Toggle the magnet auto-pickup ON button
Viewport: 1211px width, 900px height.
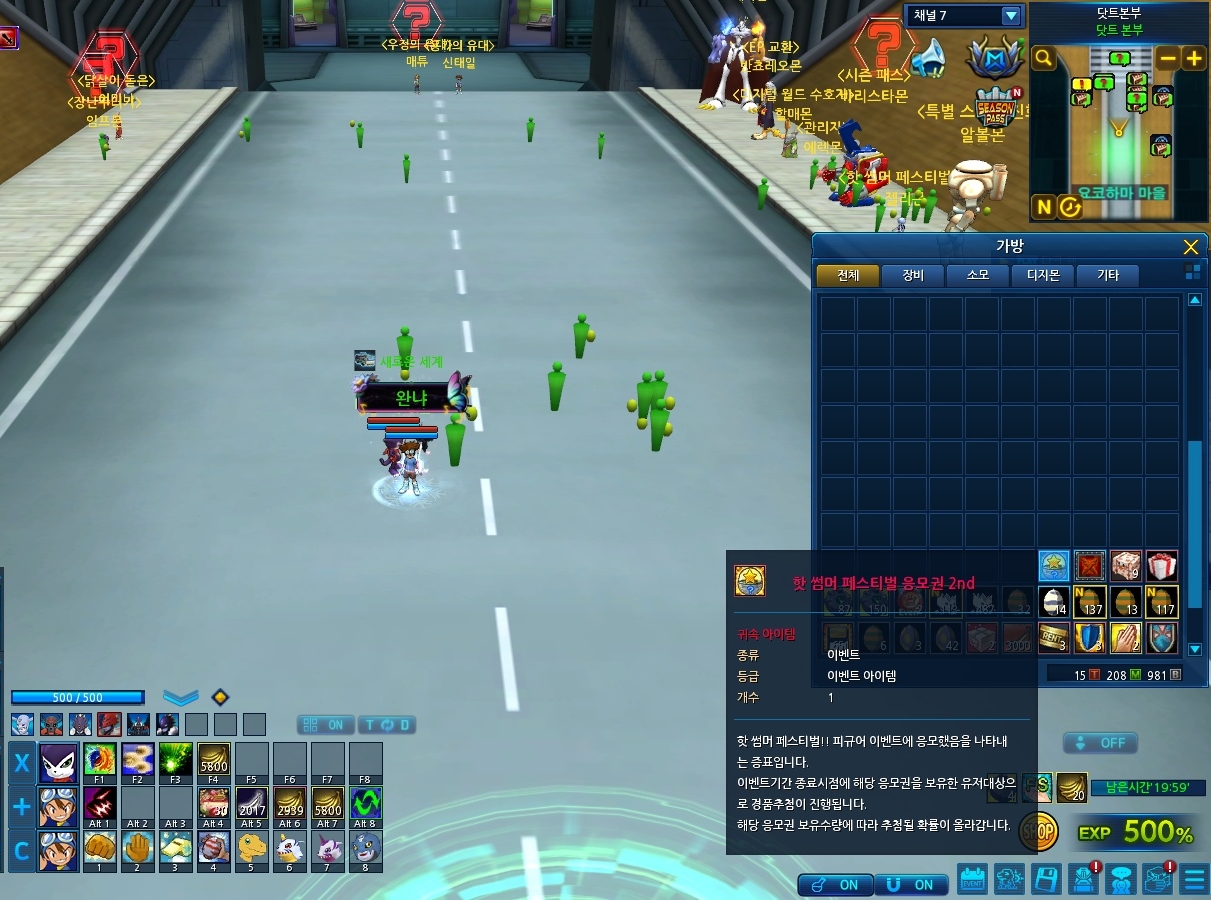(911, 885)
